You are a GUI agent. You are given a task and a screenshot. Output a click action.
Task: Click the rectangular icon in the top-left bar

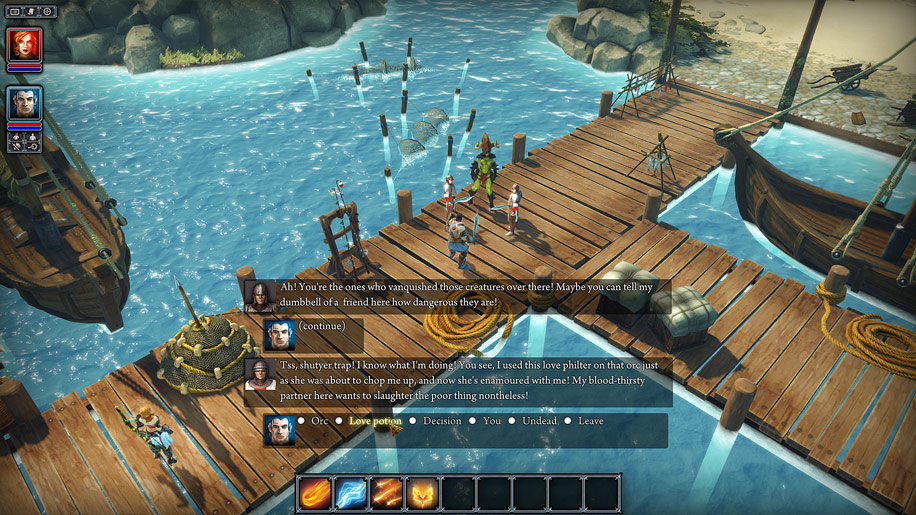[14, 11]
